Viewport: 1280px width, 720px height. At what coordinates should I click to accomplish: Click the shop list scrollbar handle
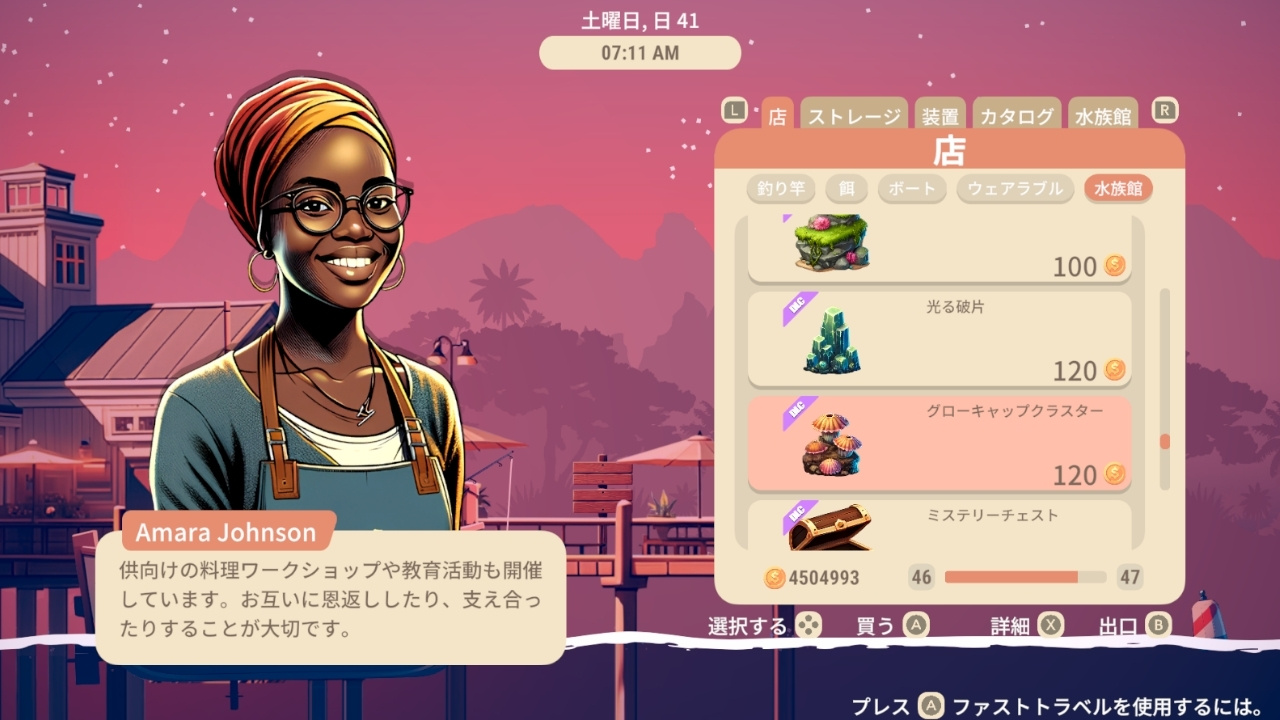point(1162,440)
